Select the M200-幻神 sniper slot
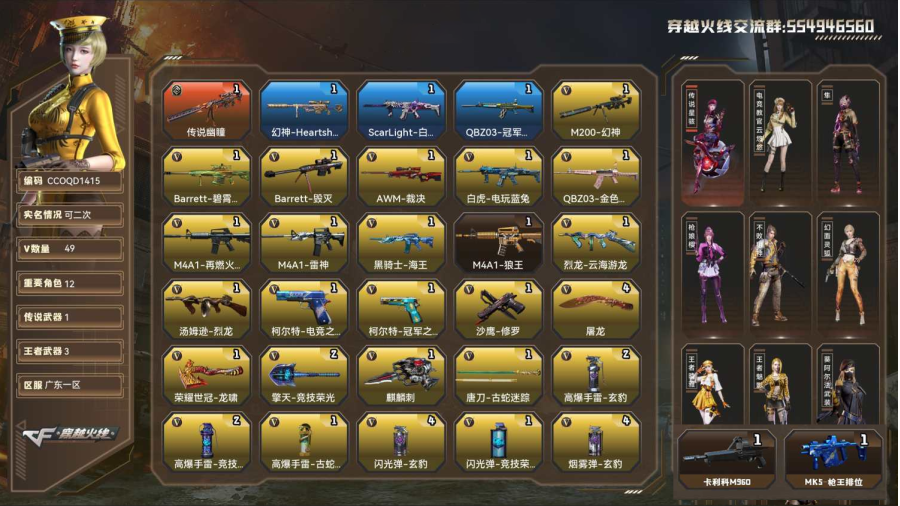The height and width of the screenshot is (506, 900). (x=596, y=110)
